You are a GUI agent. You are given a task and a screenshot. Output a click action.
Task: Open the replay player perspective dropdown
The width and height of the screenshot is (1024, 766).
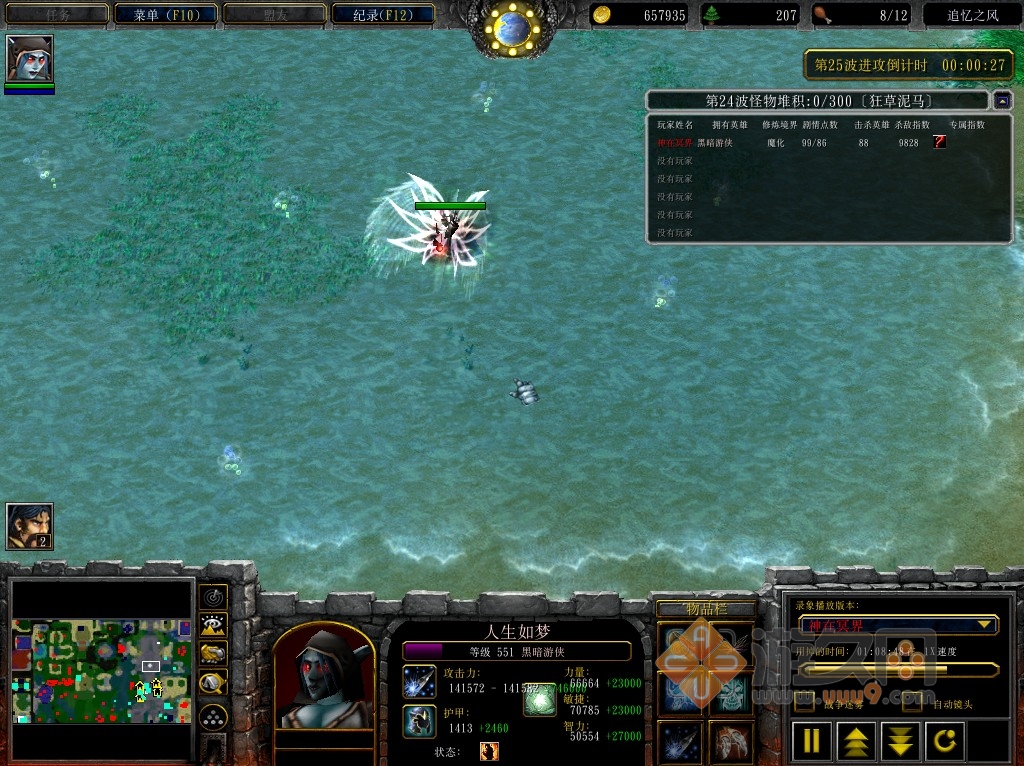point(985,625)
